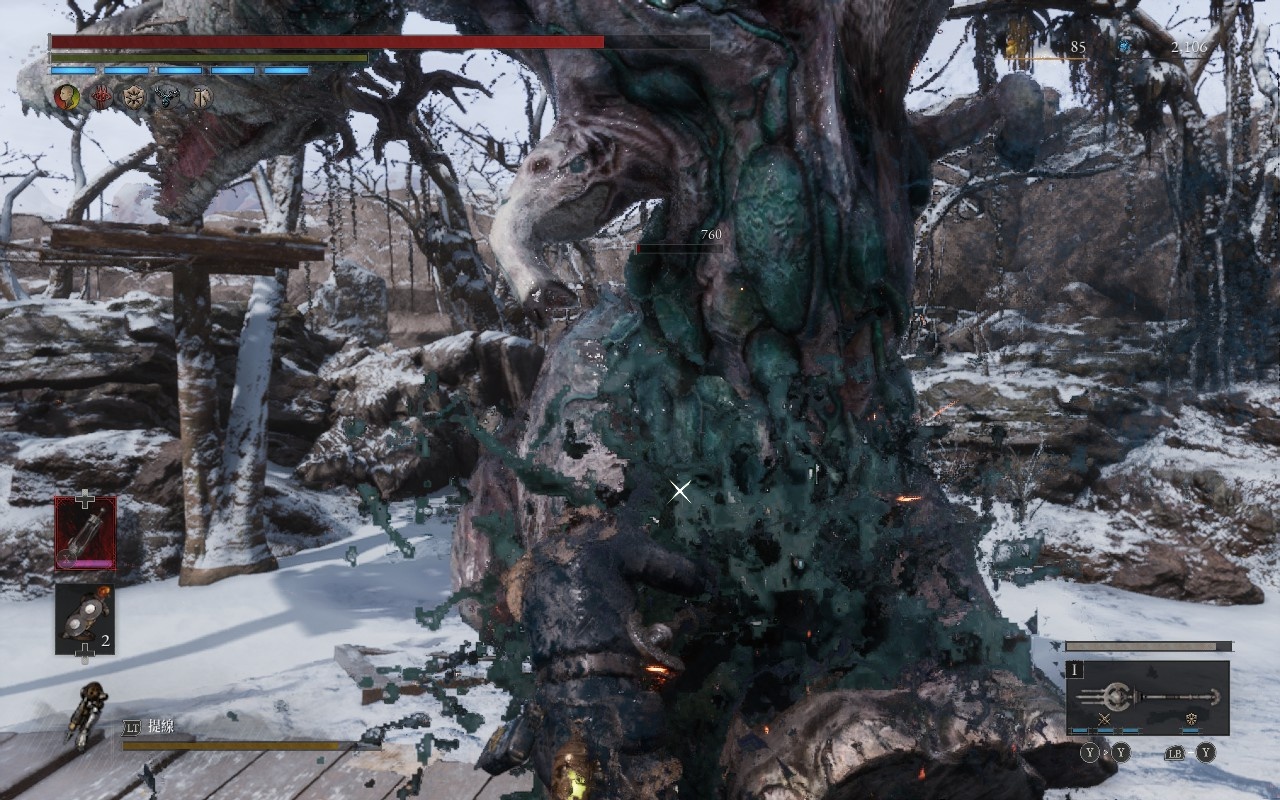Click the character portrait status icon
This screenshot has width=1280, height=800.
tap(67, 97)
